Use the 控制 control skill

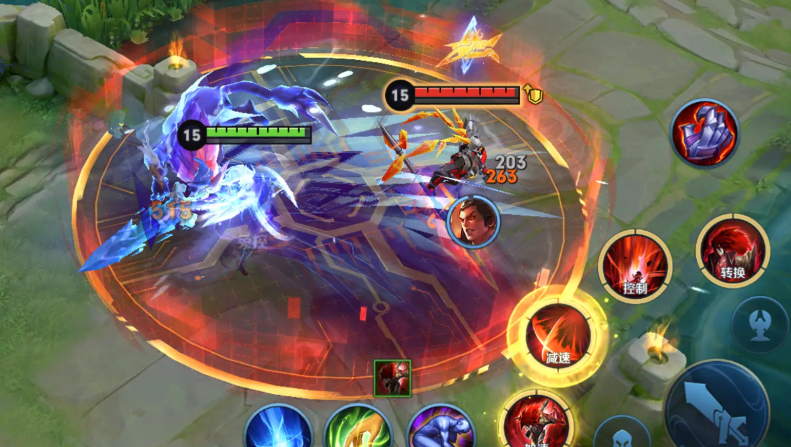635,268
